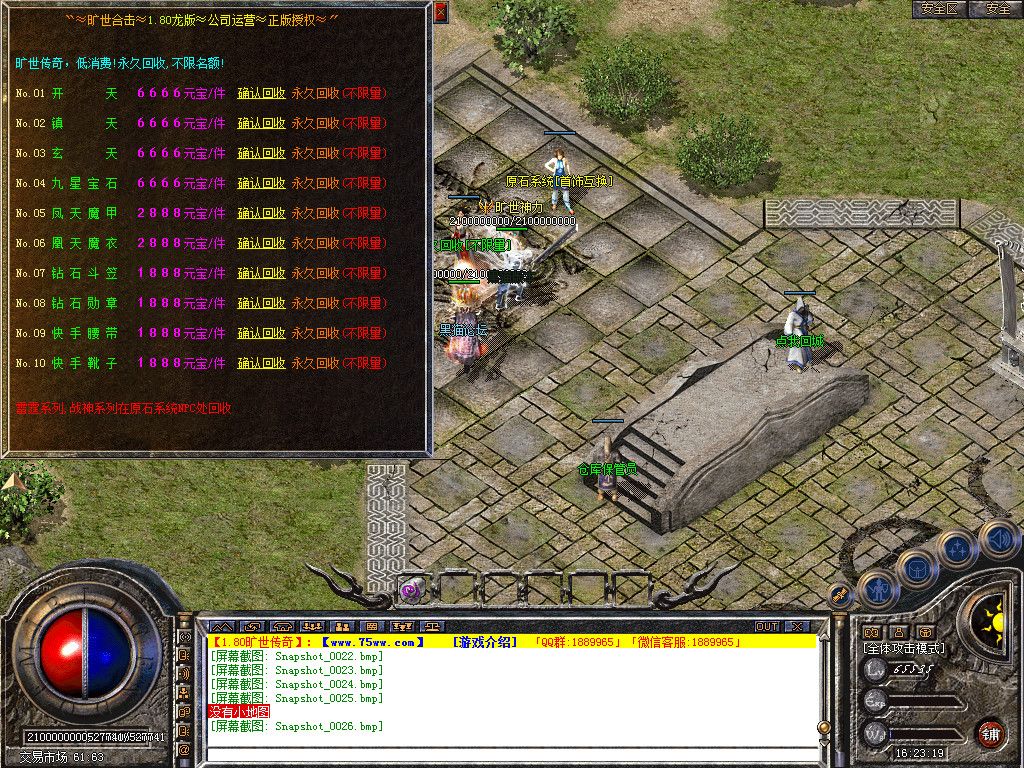The image size is (1024, 768).
Task: Open the bag inventory round button
Action: pyautogui.click(x=915, y=570)
